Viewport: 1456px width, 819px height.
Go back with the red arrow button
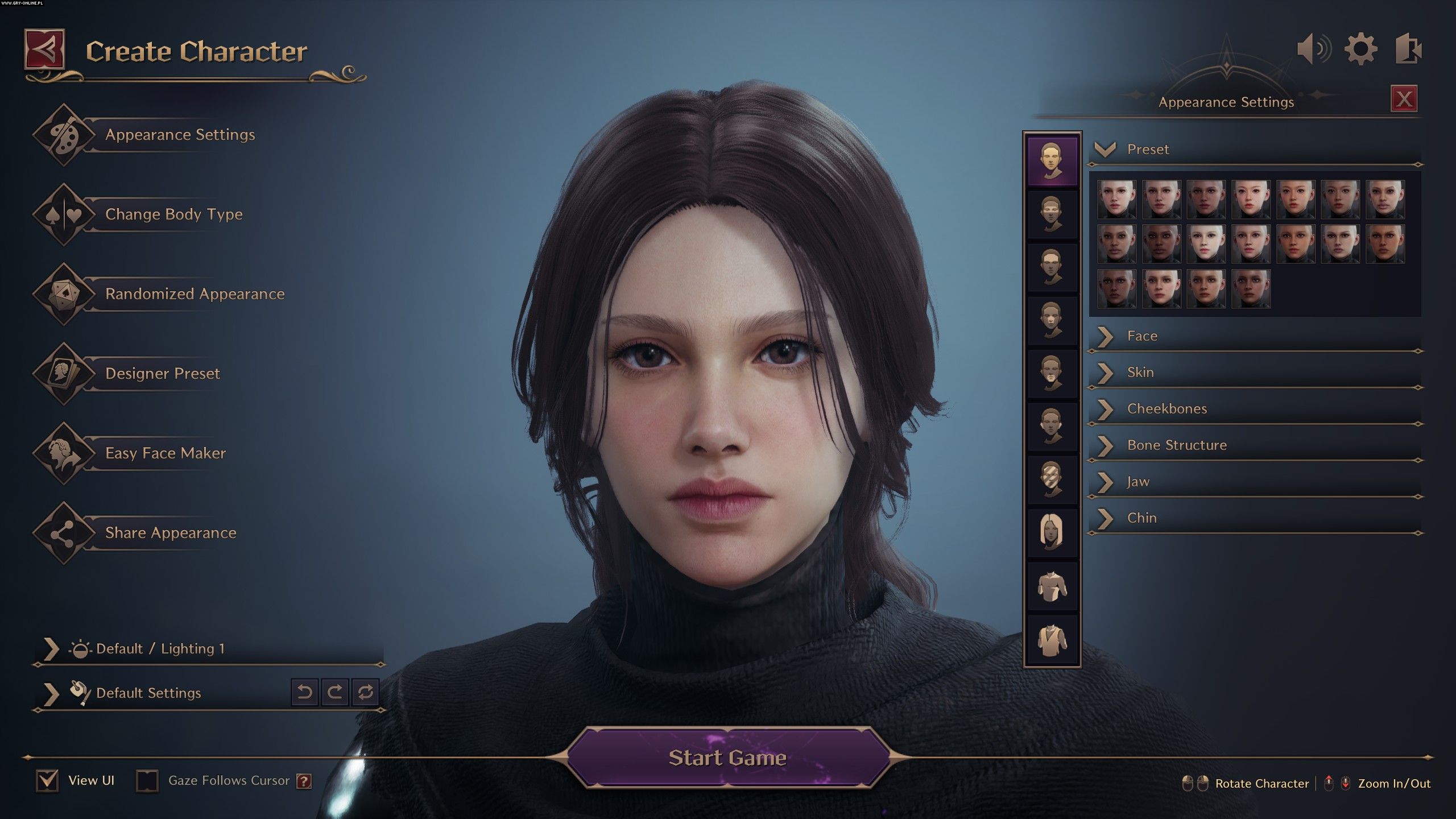click(x=44, y=50)
